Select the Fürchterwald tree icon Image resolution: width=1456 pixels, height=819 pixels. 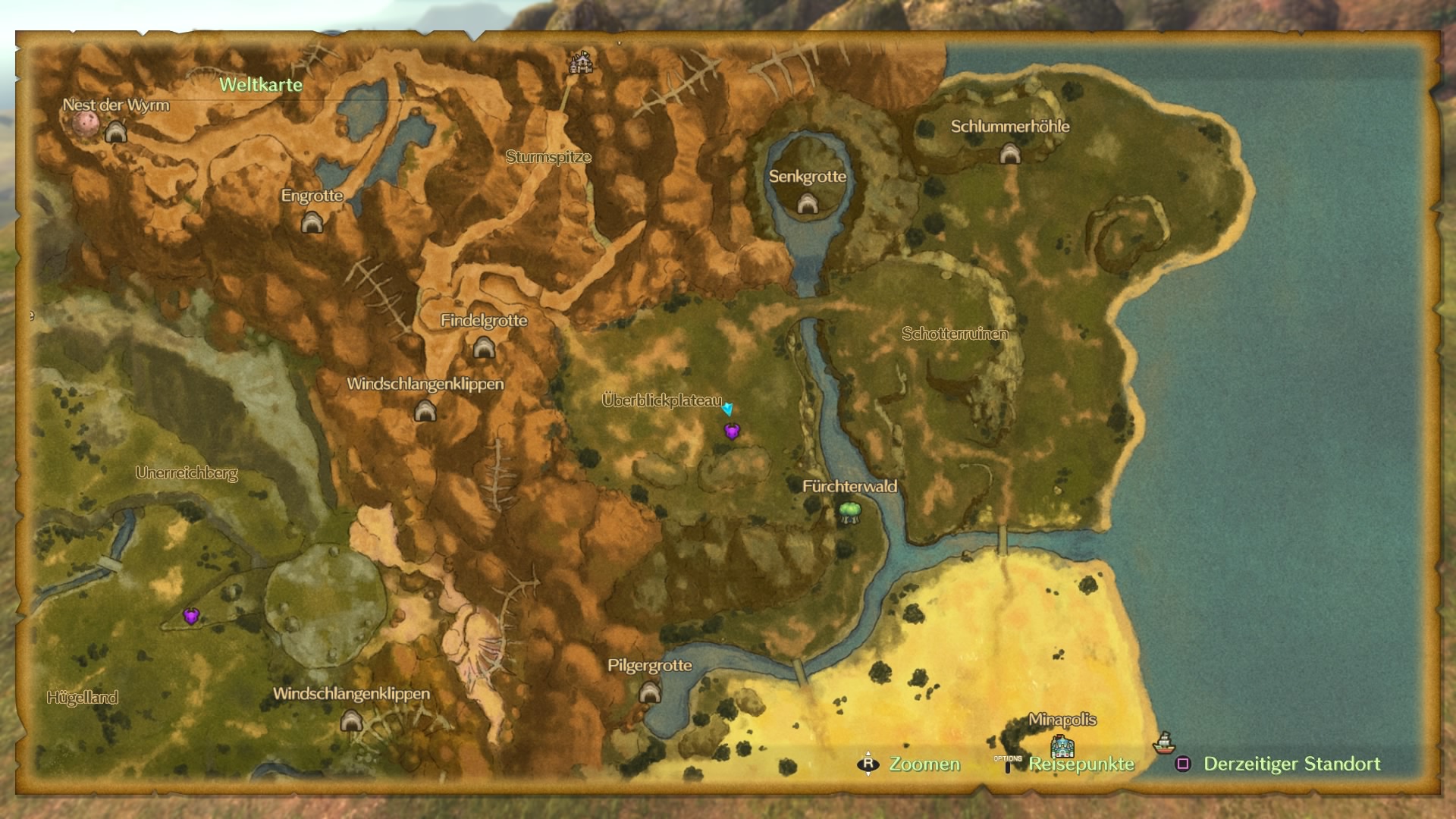(849, 513)
